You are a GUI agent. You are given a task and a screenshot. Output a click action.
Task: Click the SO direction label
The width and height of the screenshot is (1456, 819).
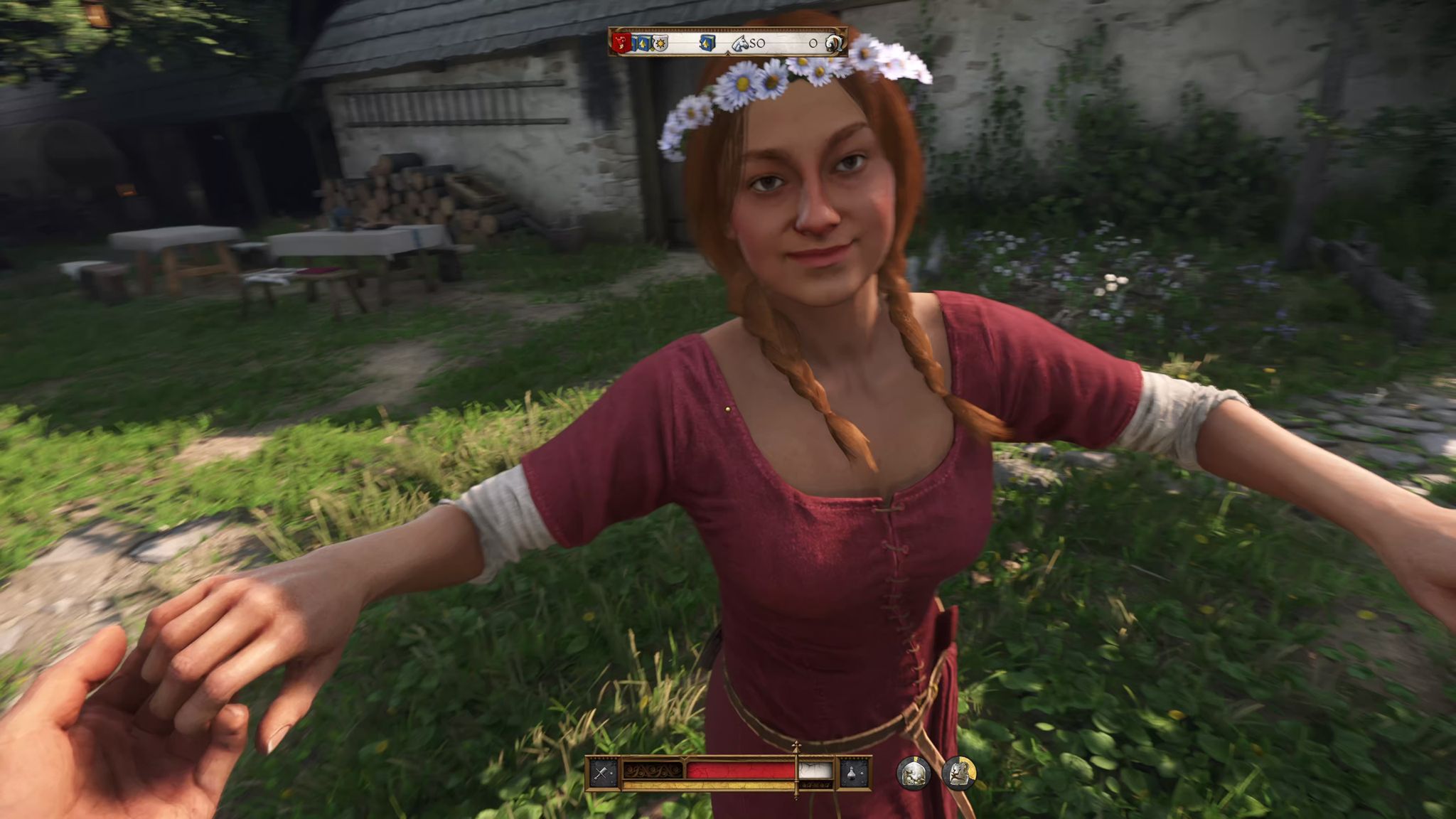tap(756, 43)
